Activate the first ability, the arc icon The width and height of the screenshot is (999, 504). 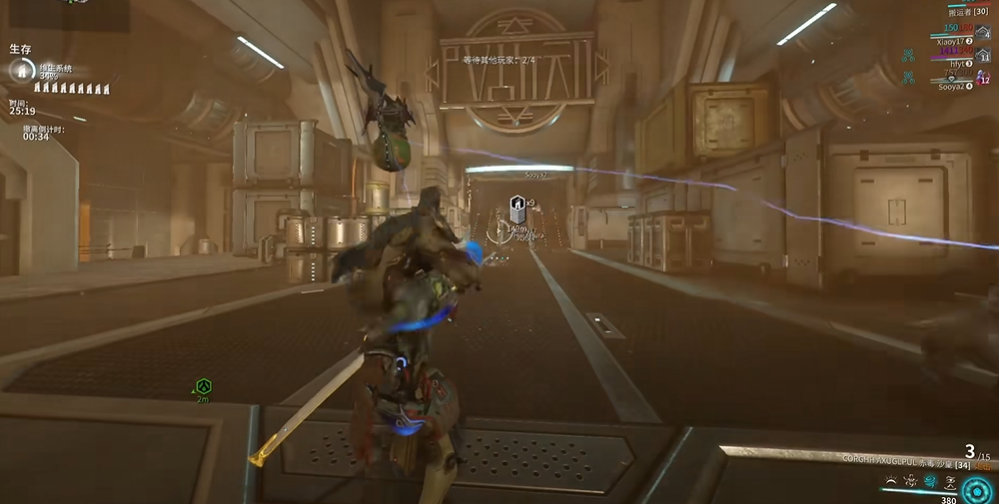890,482
